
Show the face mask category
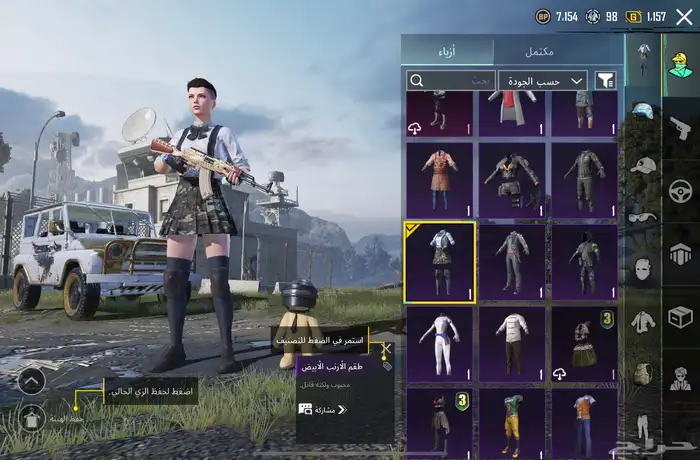[643, 268]
